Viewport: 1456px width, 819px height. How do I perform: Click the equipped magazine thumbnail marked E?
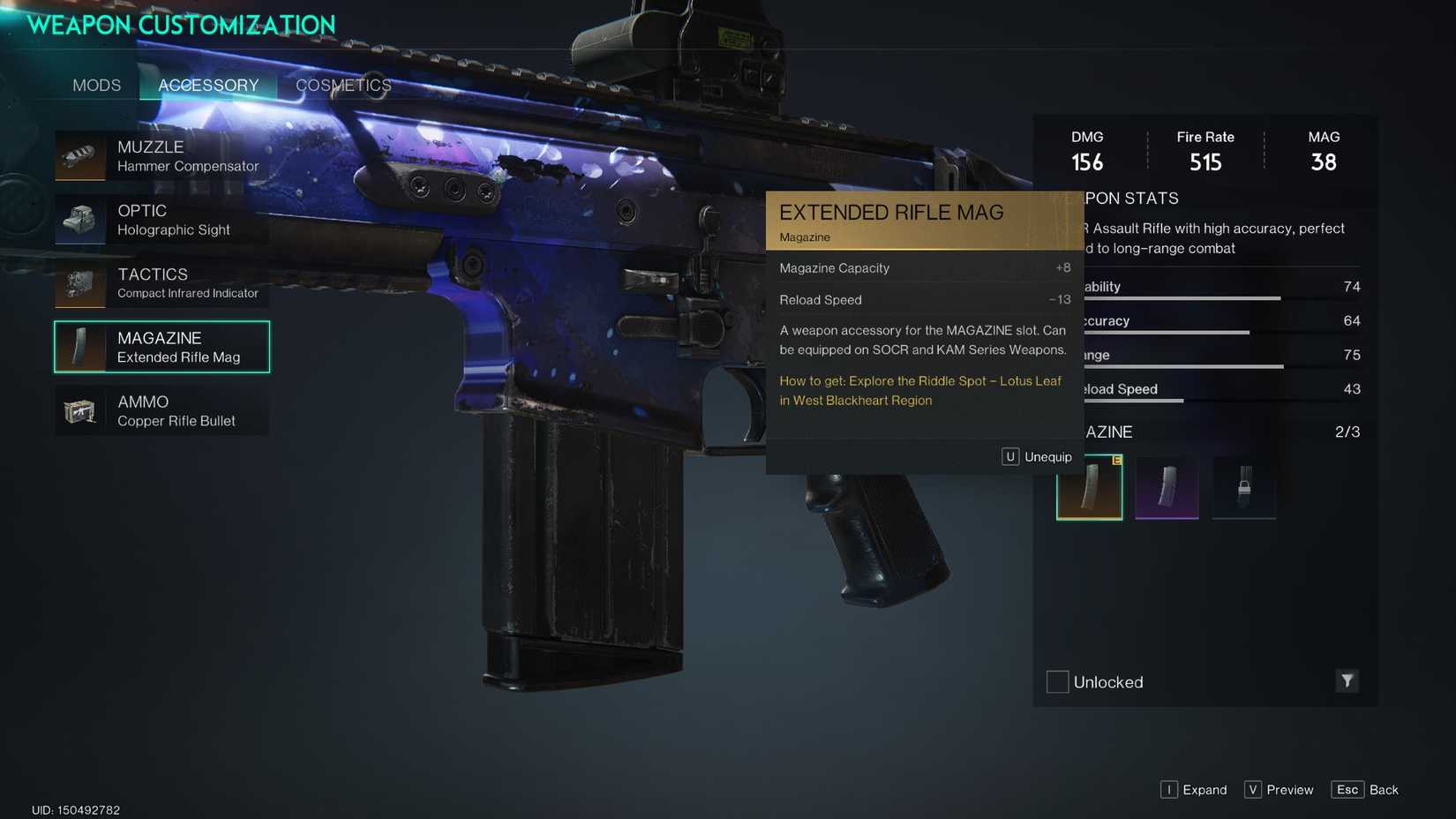(x=1089, y=486)
